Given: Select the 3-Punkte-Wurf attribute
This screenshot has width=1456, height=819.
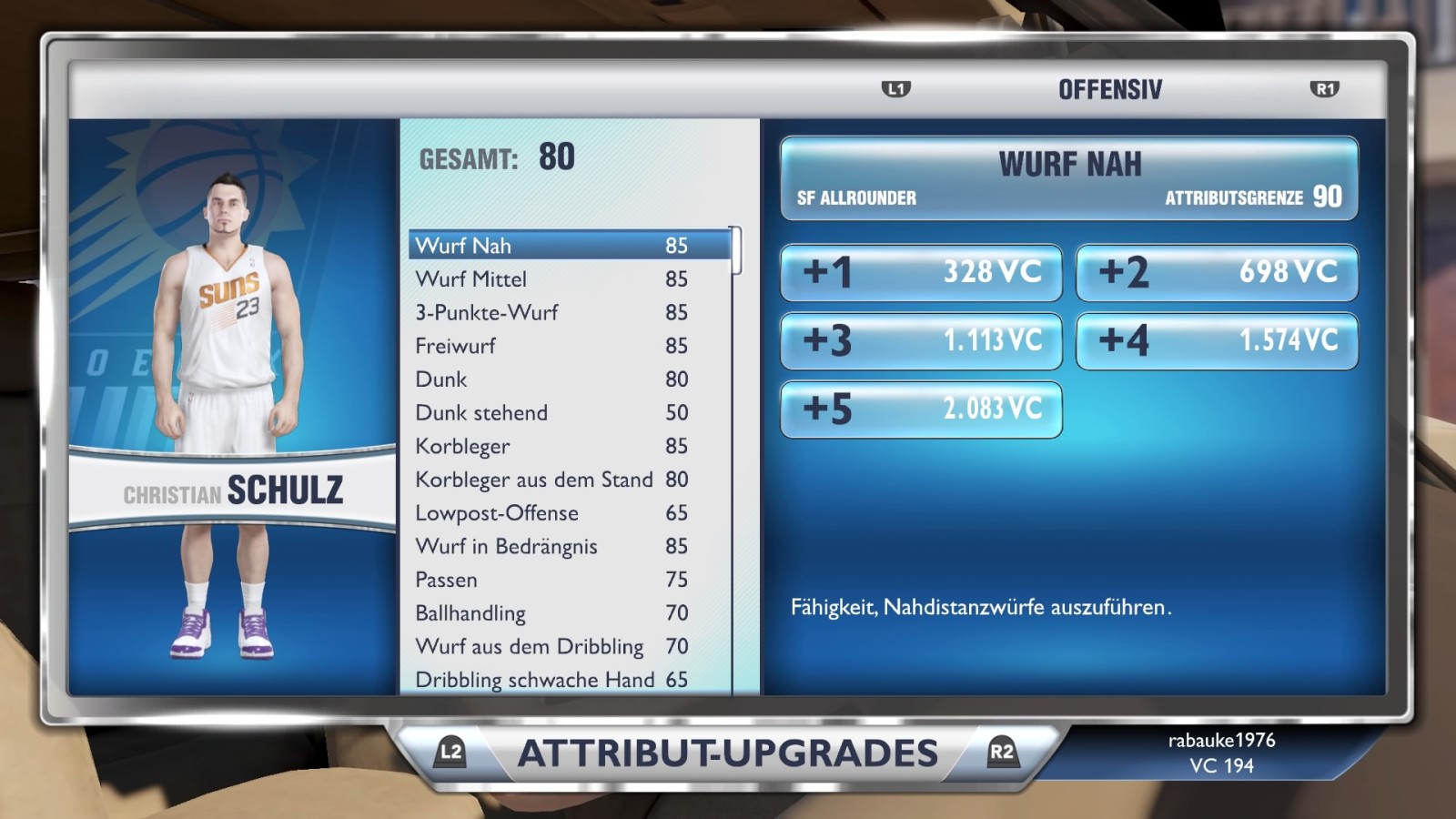Looking at the screenshot, I should click(x=551, y=313).
